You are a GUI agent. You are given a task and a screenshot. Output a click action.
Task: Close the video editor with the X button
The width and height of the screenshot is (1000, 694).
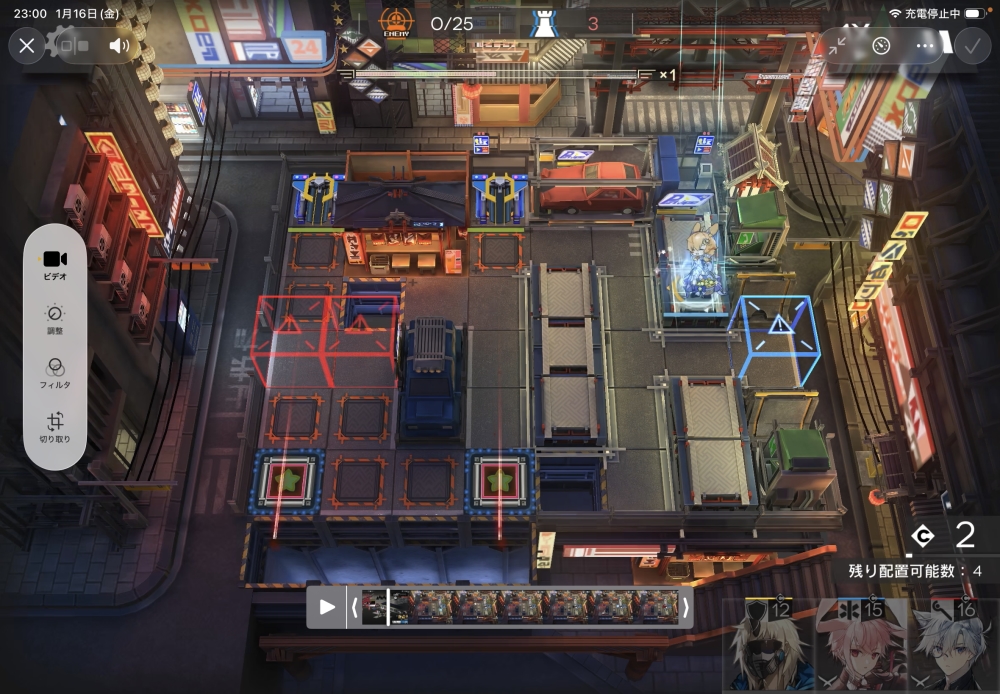pos(27,46)
